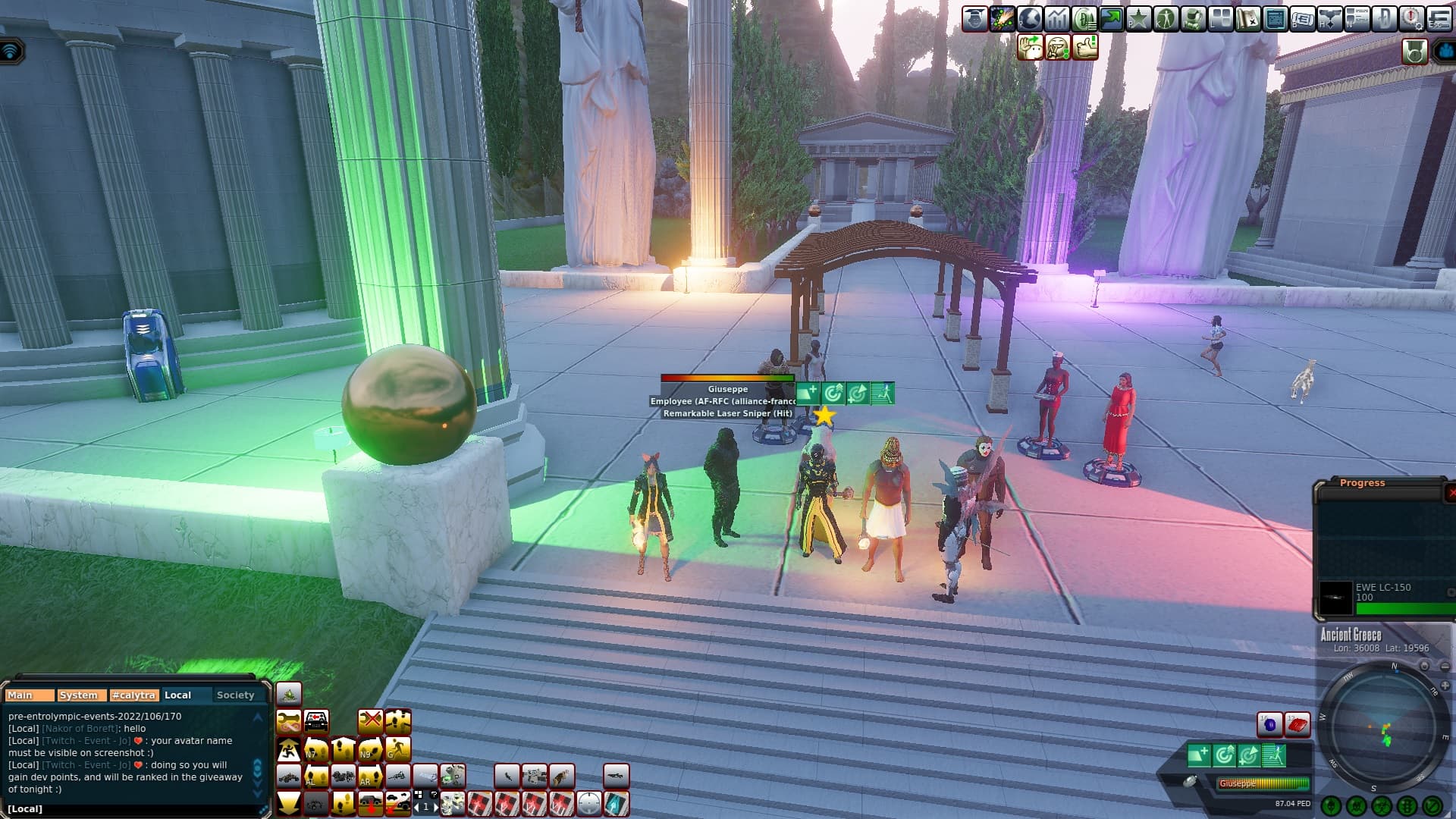This screenshot has width=1456, height=819.
Task: Click the yellow down-arrow hotbar icon
Action: (x=289, y=803)
